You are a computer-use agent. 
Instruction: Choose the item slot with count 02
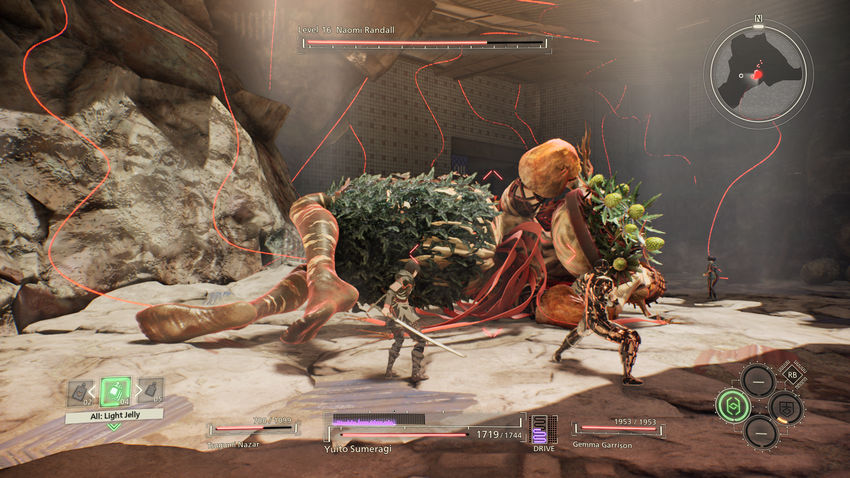coord(82,393)
